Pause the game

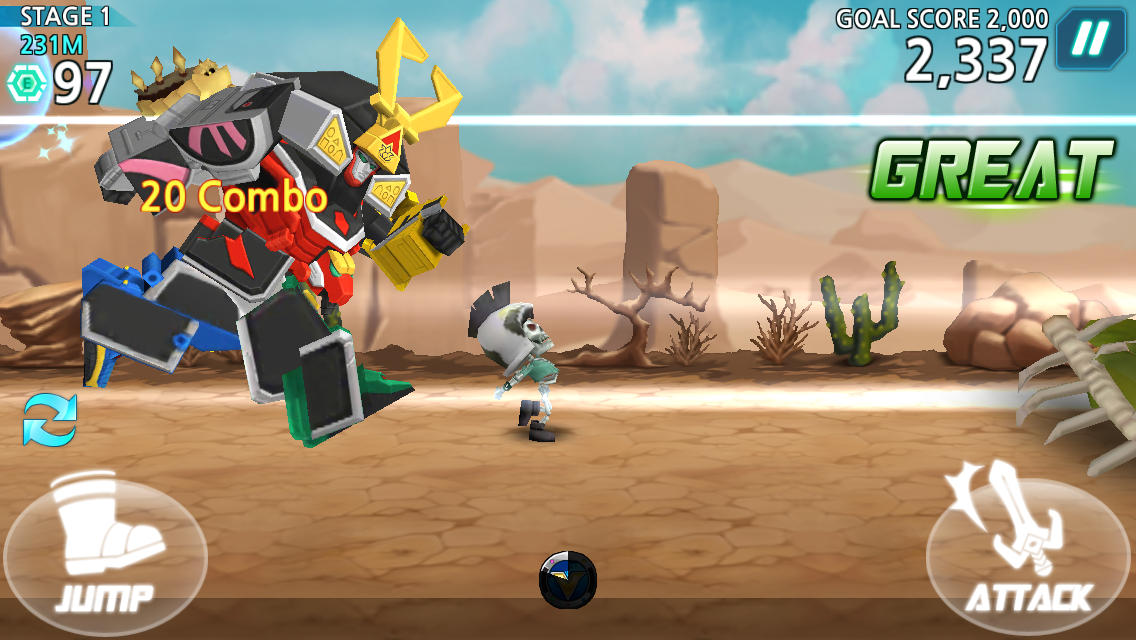(x=1092, y=38)
